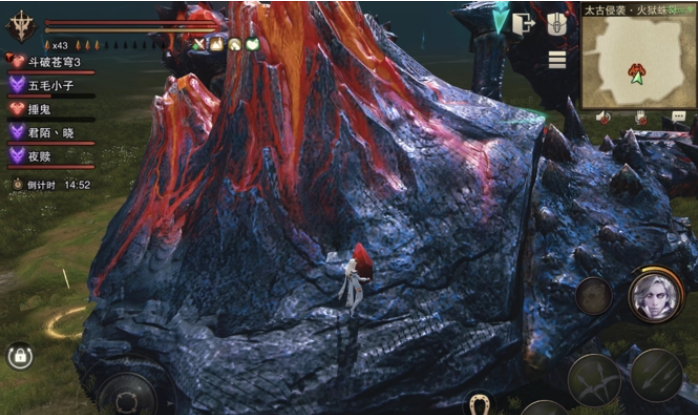Viewport: 698px width, 415px height.
Task: Open the mouse-shaped control icon
Action: (557, 25)
